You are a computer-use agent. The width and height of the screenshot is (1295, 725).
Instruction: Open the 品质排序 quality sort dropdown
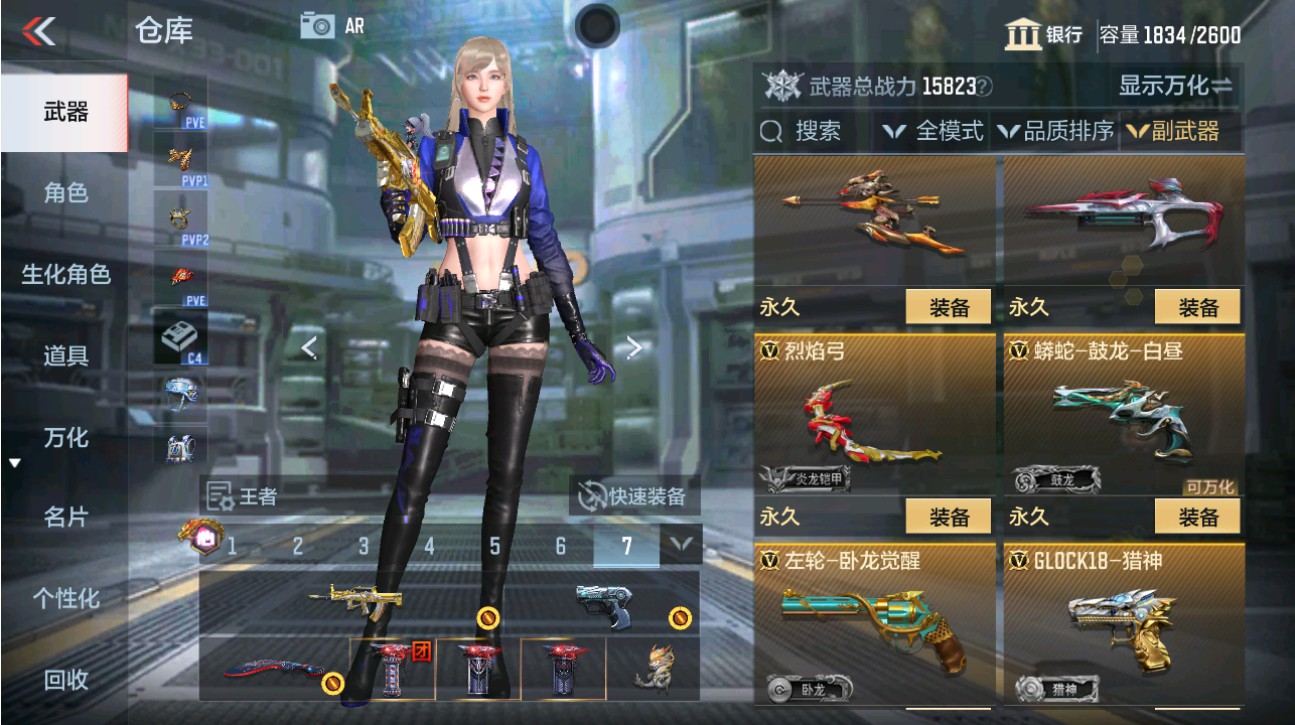click(x=1058, y=131)
